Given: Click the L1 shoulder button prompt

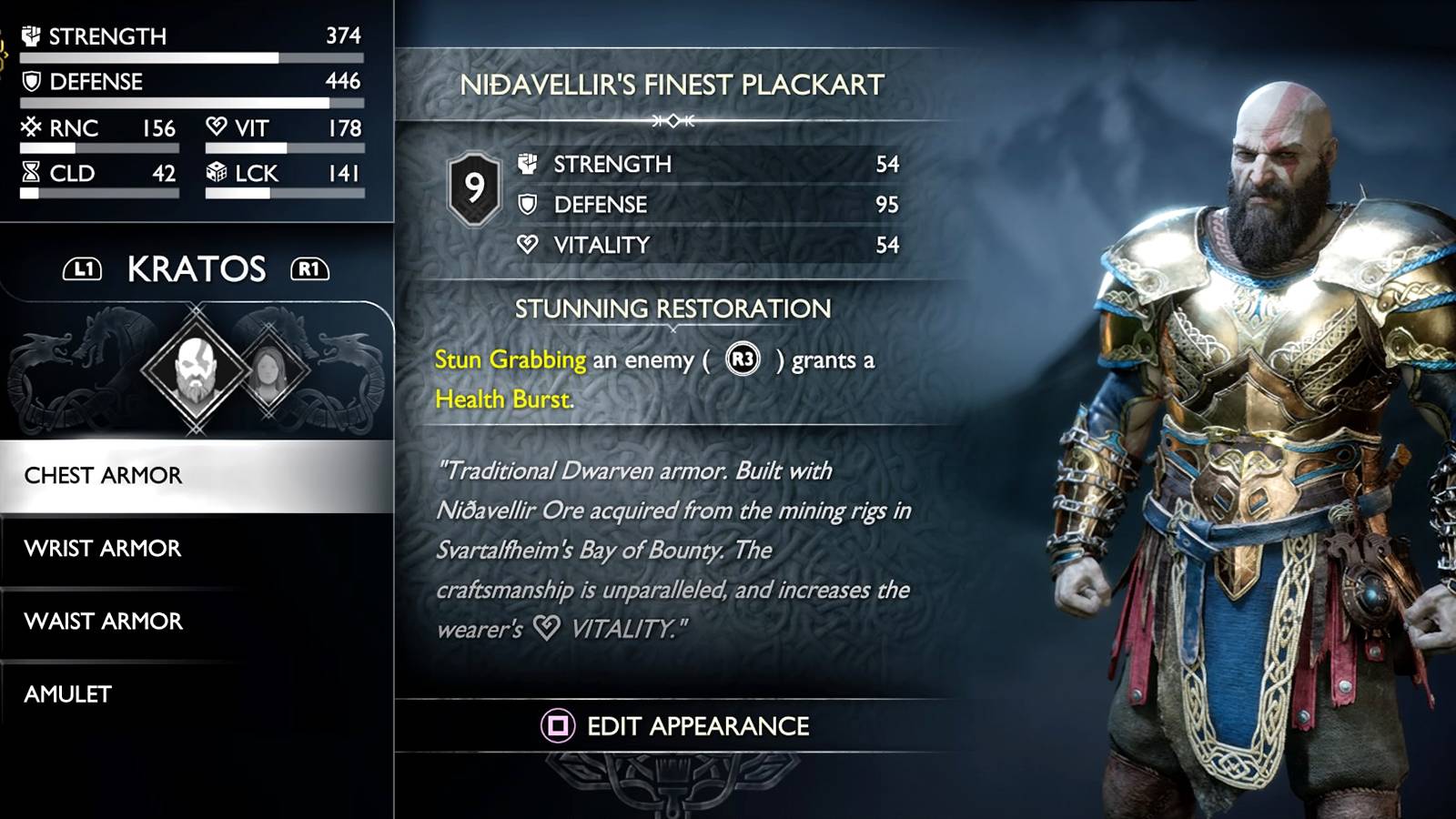Looking at the screenshot, I should [81, 269].
